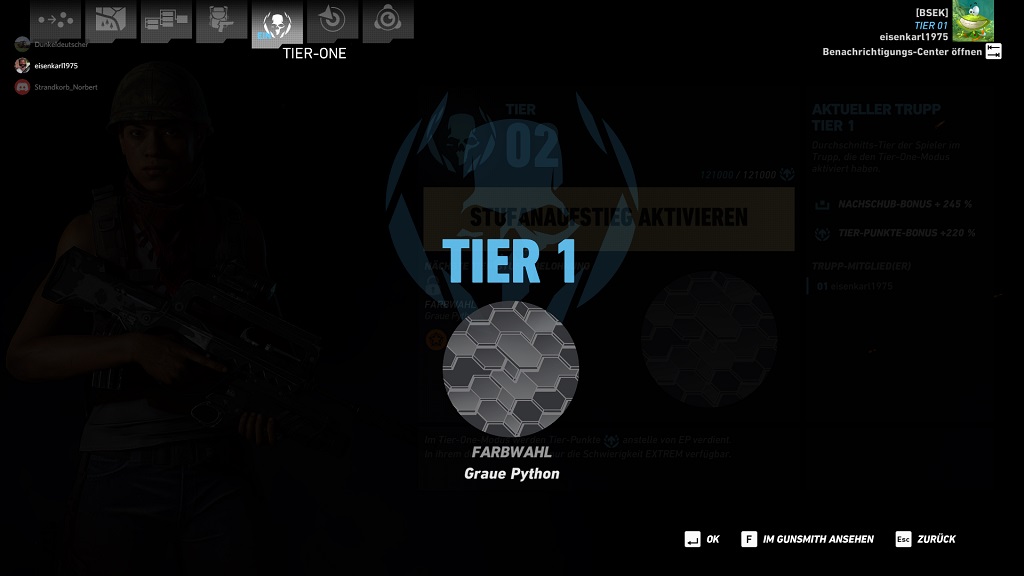
Task: Open the tab with the stacked cards icon
Action: pos(165,21)
